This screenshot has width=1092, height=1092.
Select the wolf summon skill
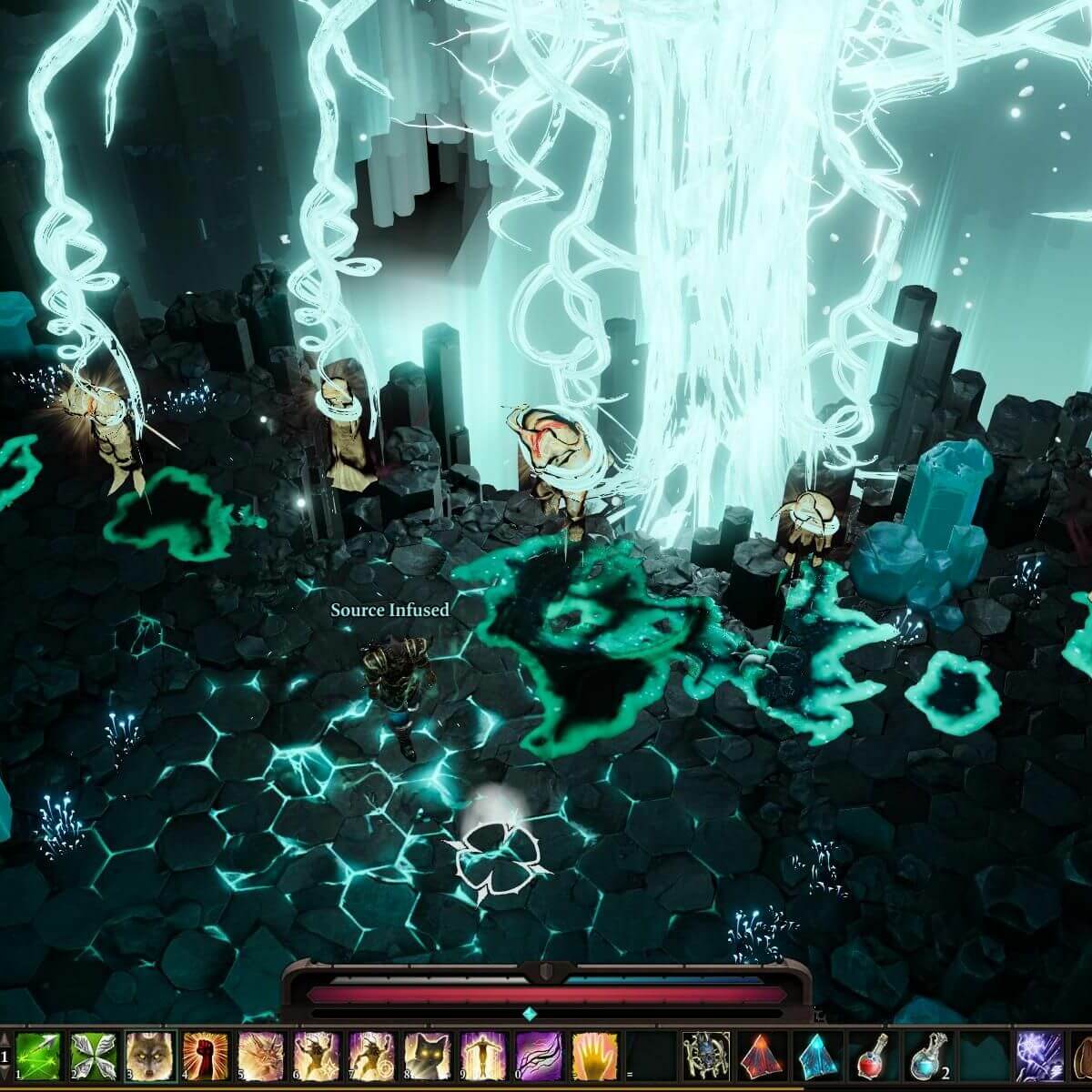pyautogui.click(x=149, y=1056)
